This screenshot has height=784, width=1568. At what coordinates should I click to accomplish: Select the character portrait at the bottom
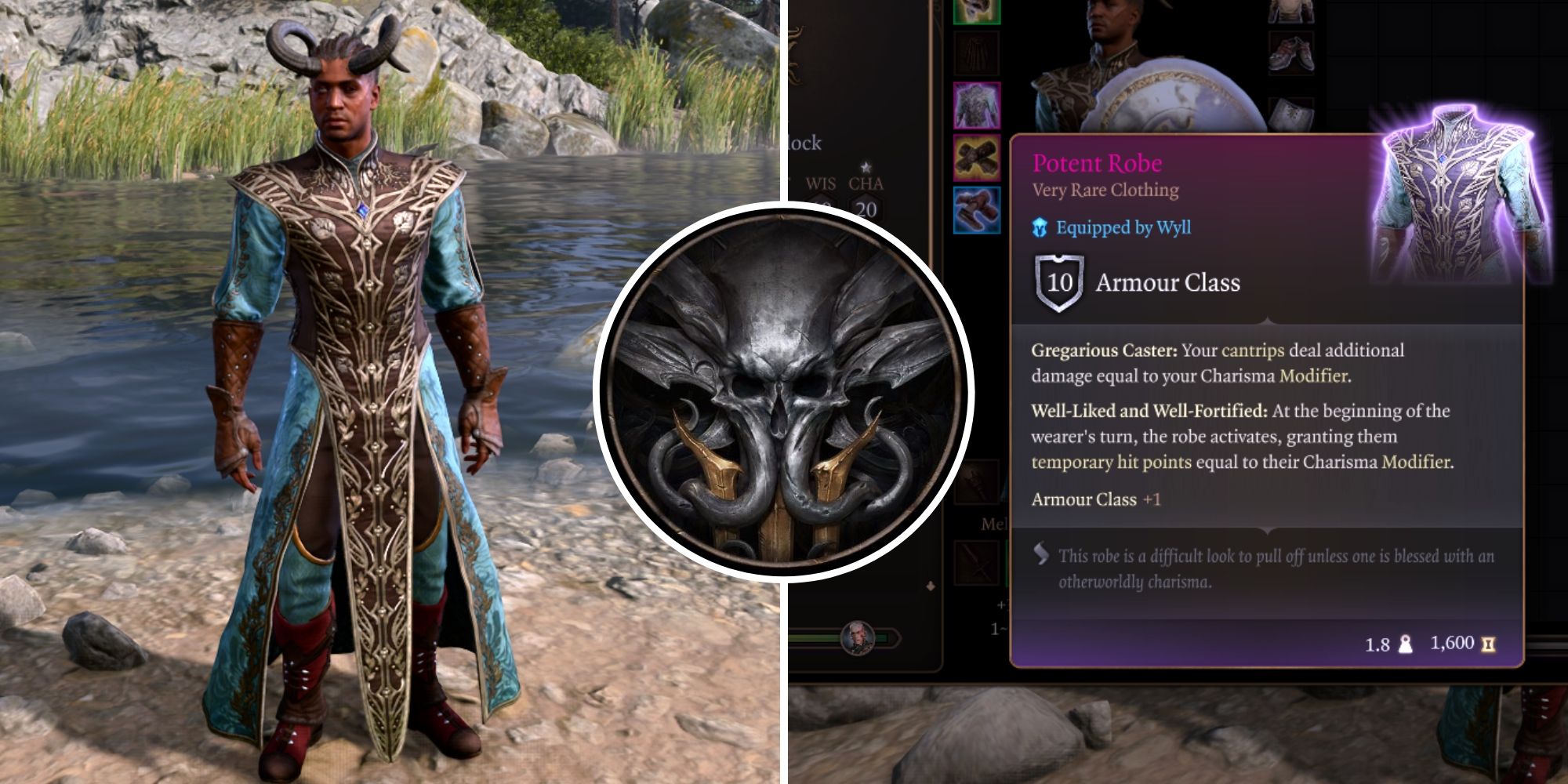[x=858, y=637]
